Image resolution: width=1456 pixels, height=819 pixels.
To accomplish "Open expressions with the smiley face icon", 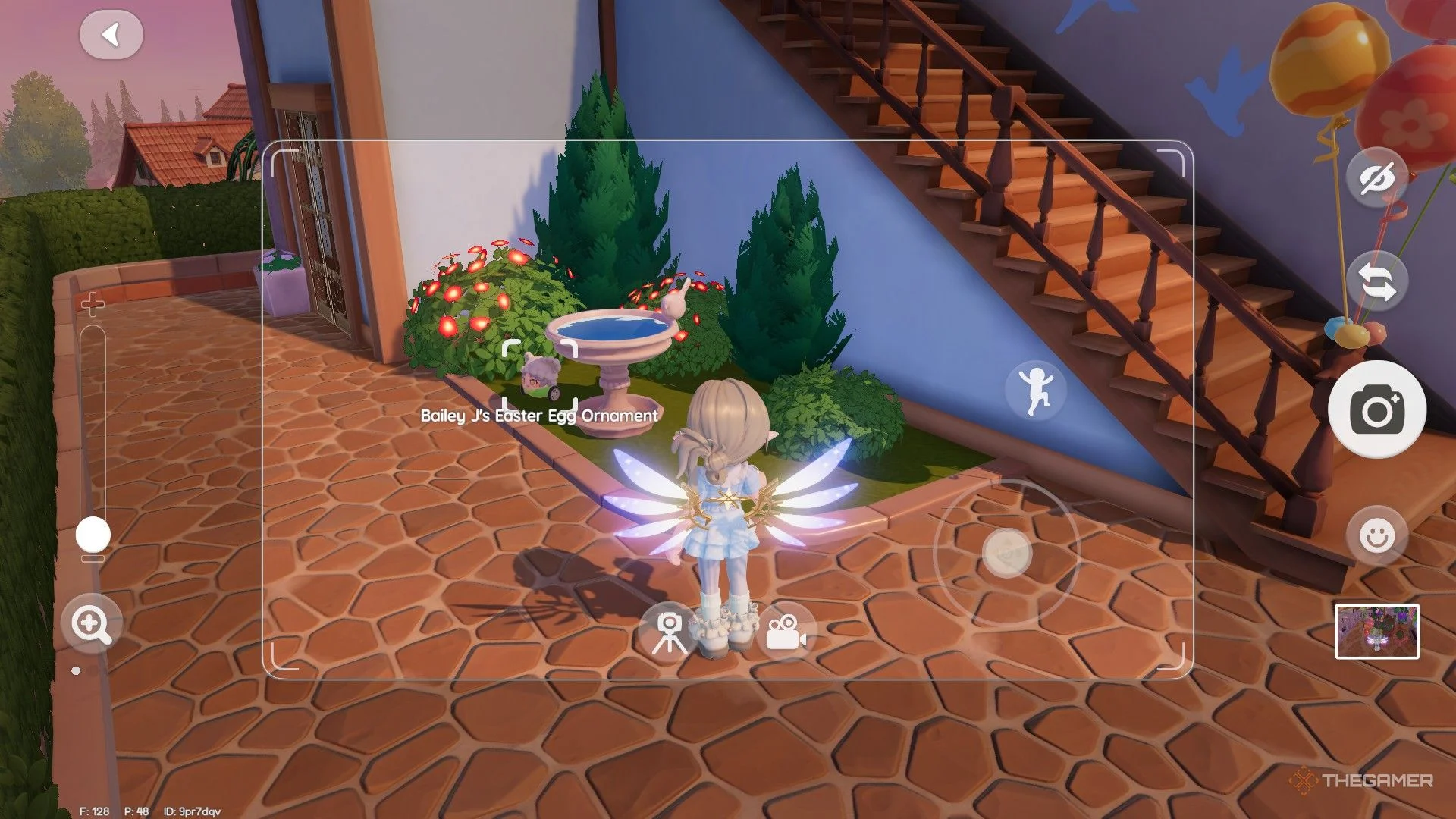I will click(x=1376, y=535).
